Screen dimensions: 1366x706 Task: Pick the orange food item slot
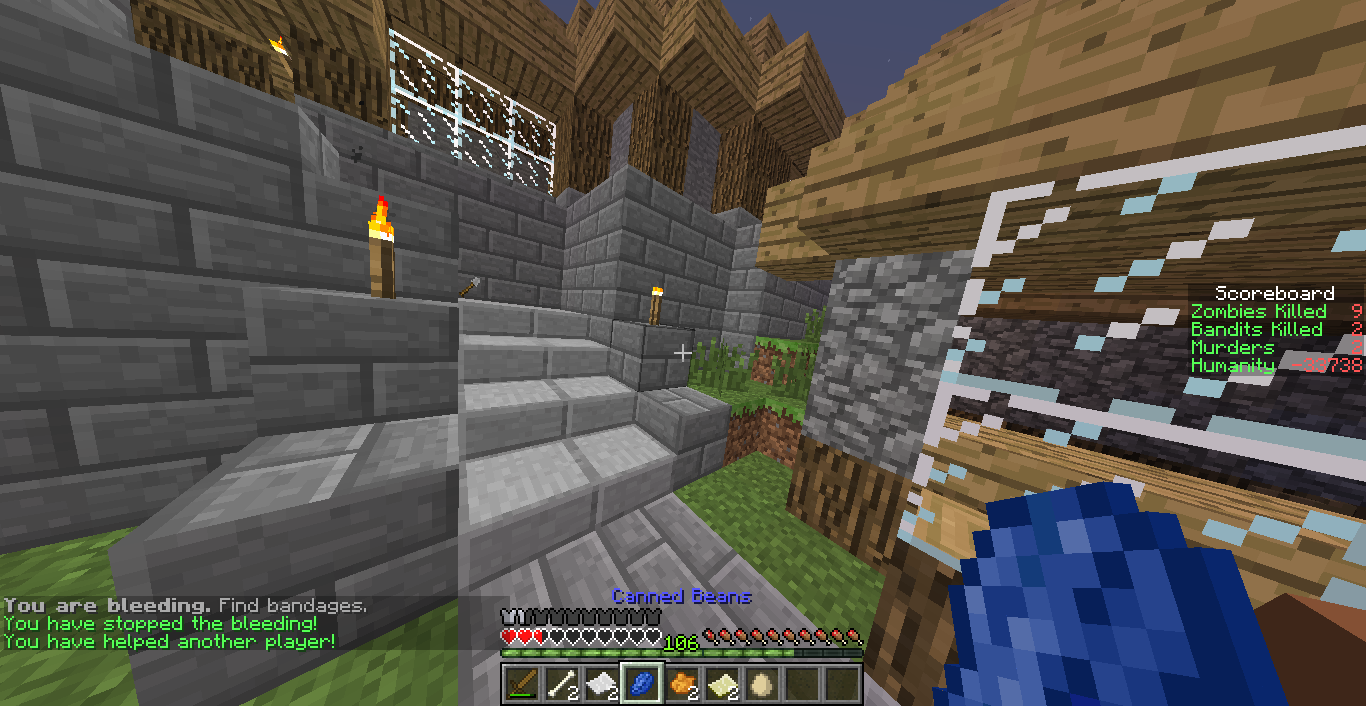click(681, 684)
